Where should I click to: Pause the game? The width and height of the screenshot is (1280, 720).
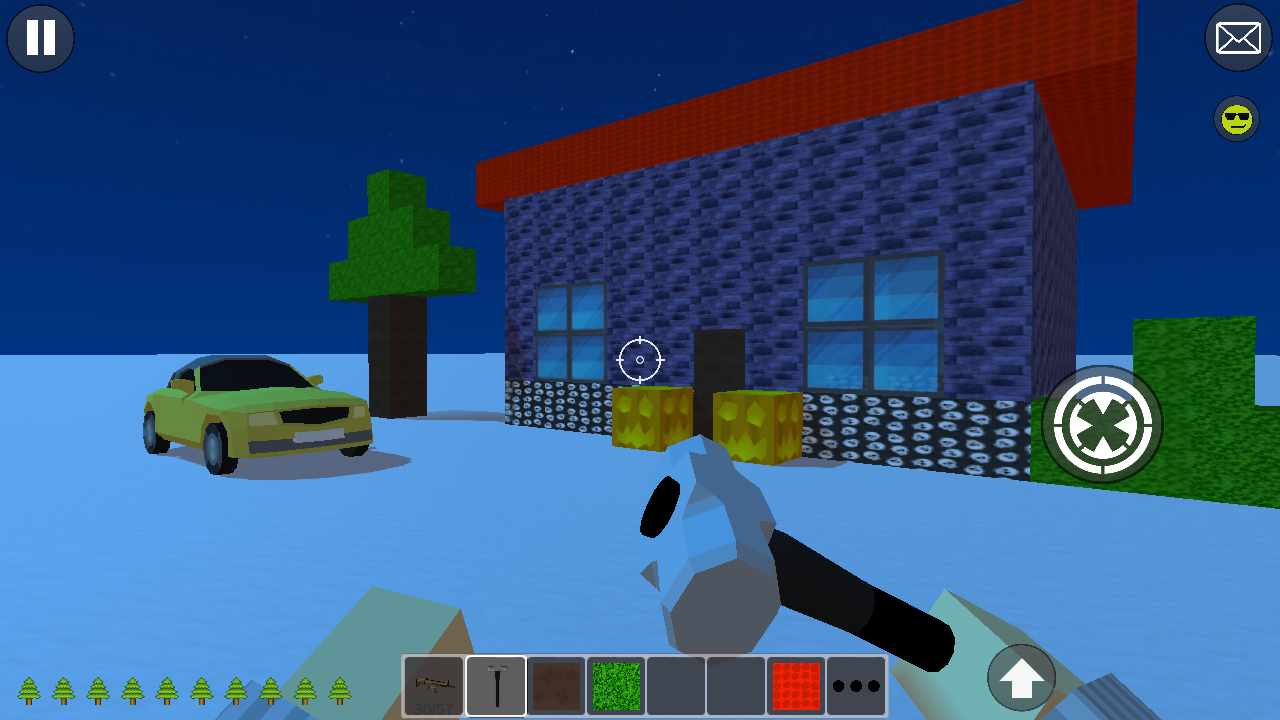click(x=40, y=38)
